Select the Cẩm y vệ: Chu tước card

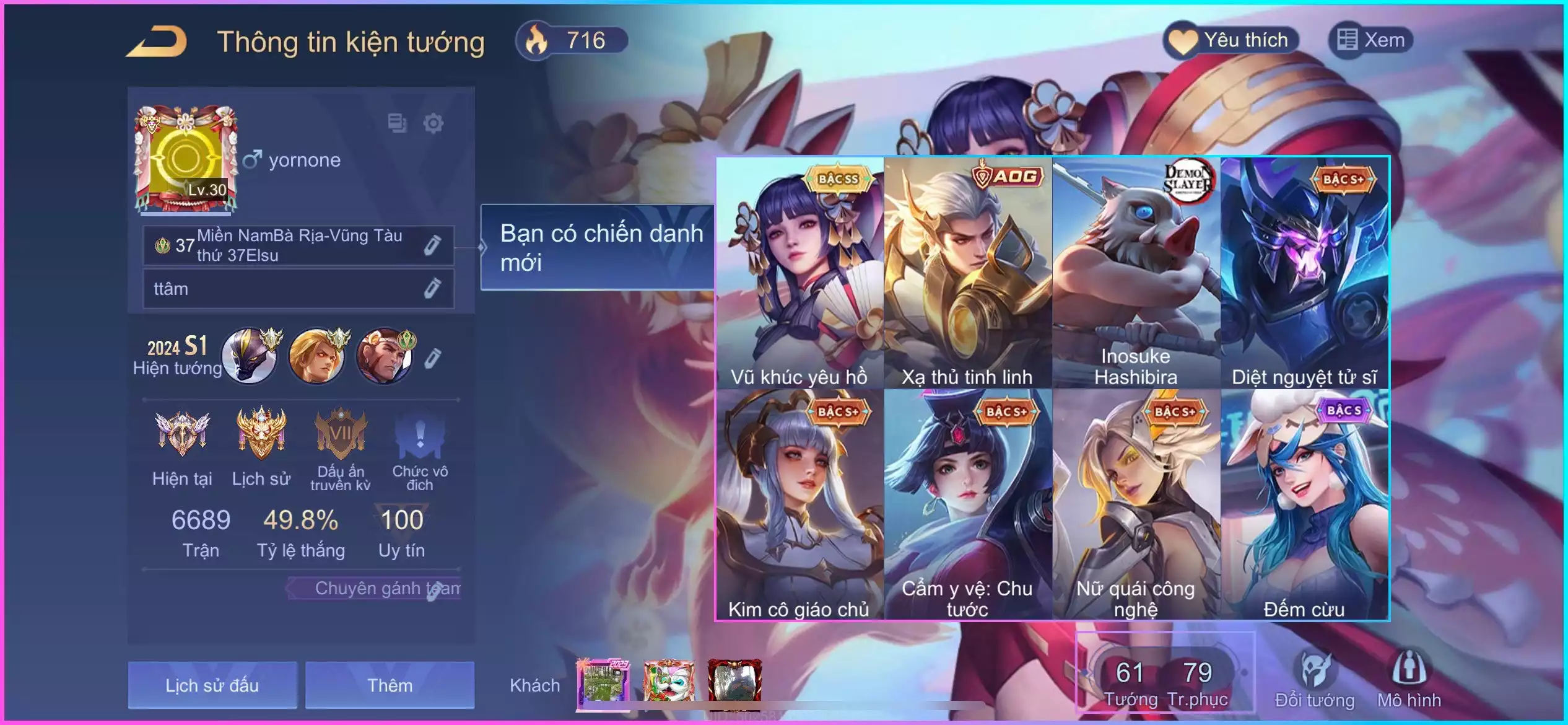click(967, 504)
